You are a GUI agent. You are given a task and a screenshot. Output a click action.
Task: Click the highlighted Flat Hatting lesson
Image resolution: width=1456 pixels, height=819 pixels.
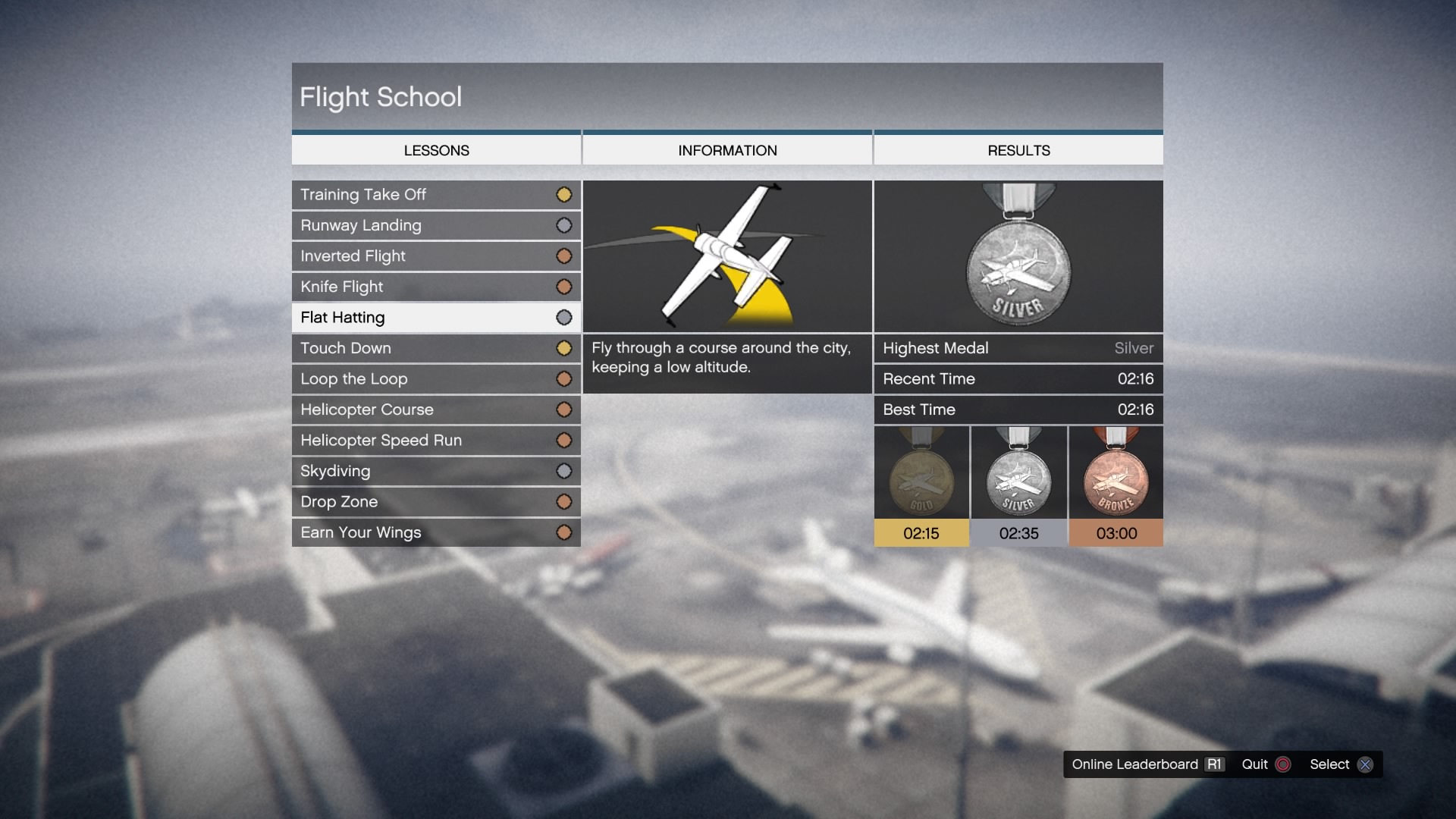436,318
